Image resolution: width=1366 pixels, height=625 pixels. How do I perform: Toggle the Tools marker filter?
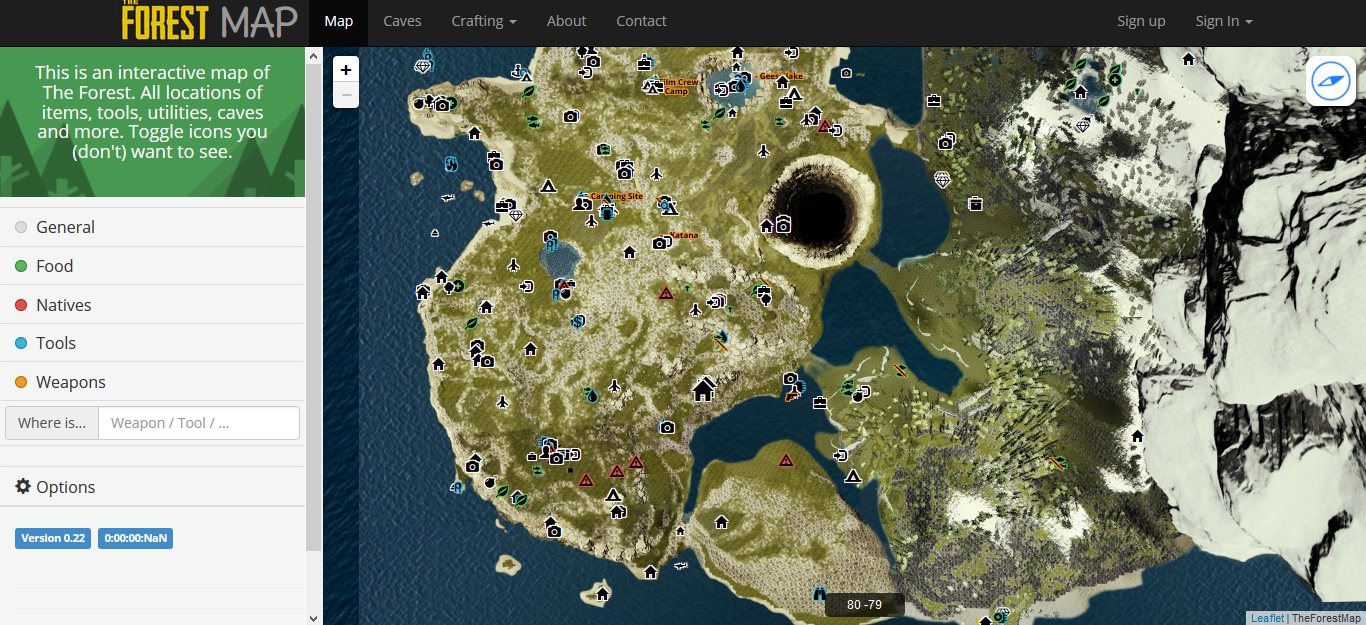tap(55, 343)
